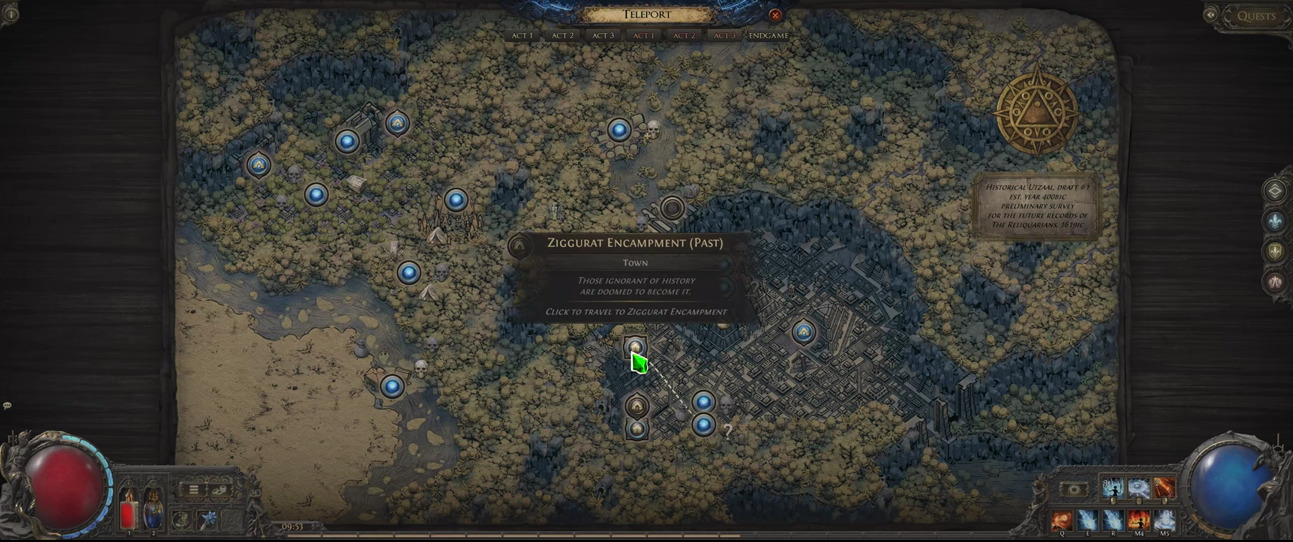Select the white Act 2 tab
1293x542 pixels.
pyautogui.click(x=563, y=36)
